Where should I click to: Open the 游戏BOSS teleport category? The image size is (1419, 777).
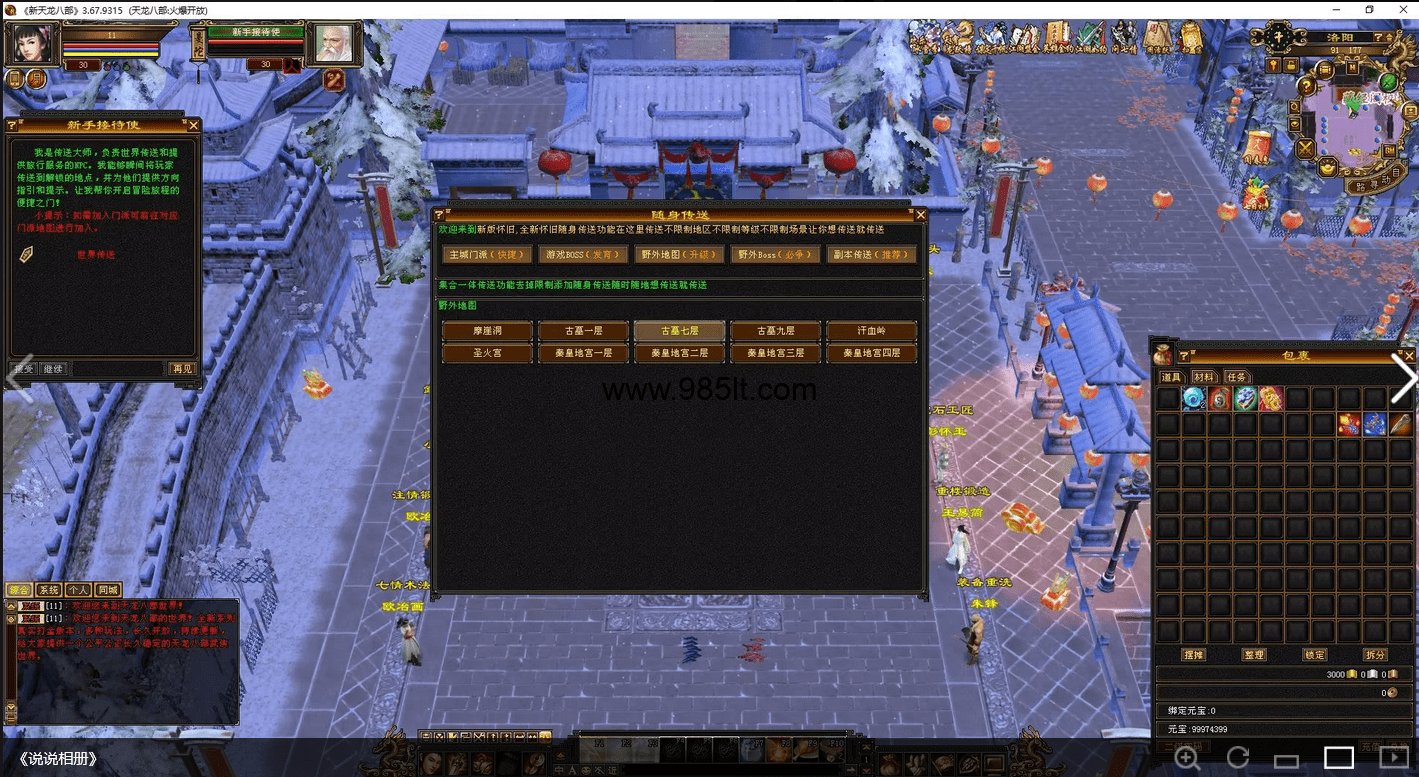coord(583,255)
